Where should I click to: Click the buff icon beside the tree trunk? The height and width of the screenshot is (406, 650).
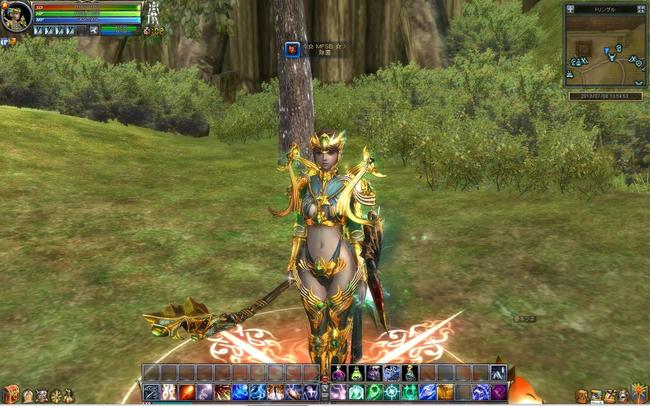click(292, 49)
